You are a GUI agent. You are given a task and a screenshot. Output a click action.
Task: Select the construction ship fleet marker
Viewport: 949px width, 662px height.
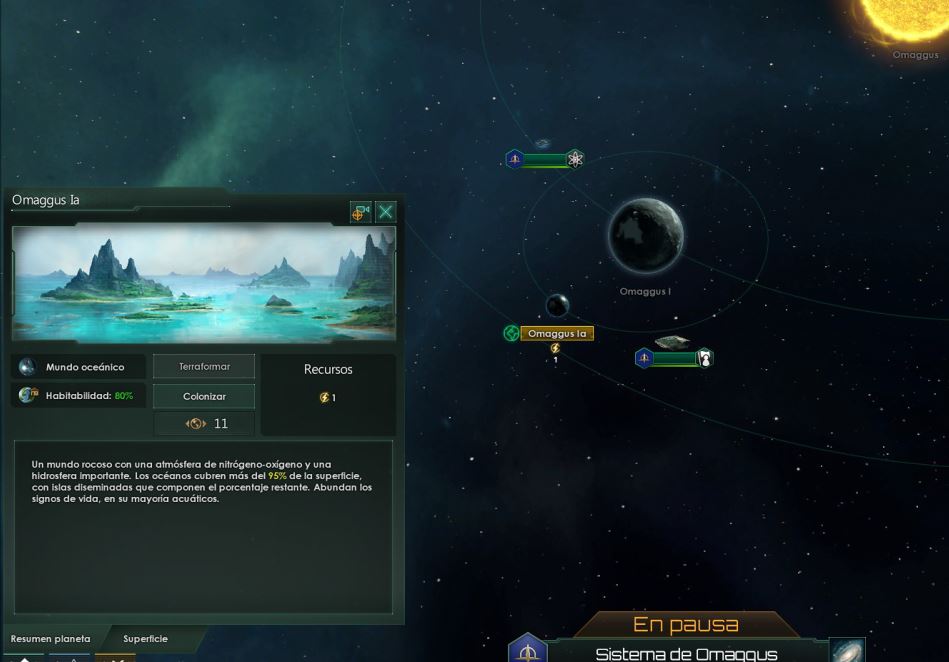[675, 358]
